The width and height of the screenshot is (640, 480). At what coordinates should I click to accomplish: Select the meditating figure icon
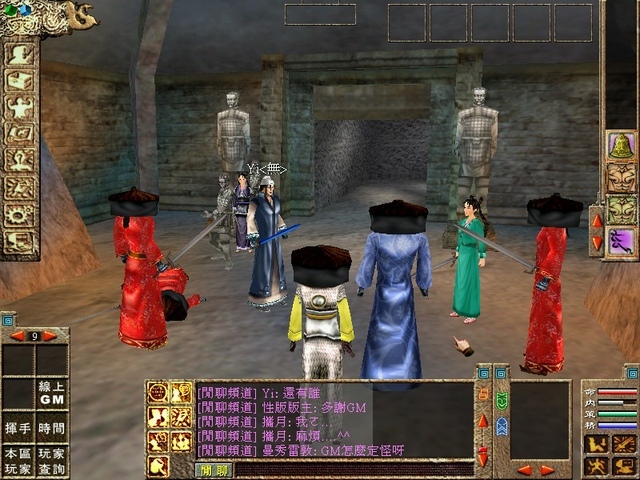(x=19, y=160)
